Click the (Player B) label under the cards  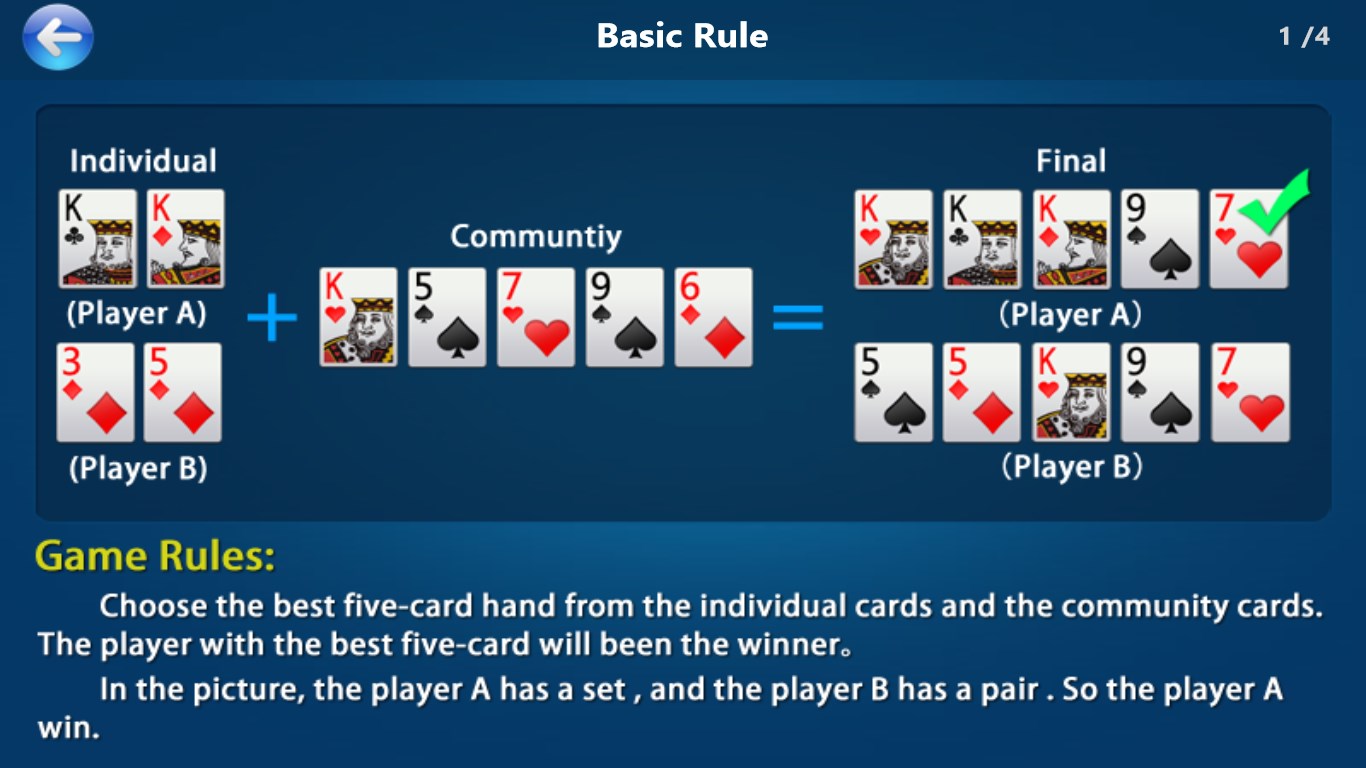140,467
